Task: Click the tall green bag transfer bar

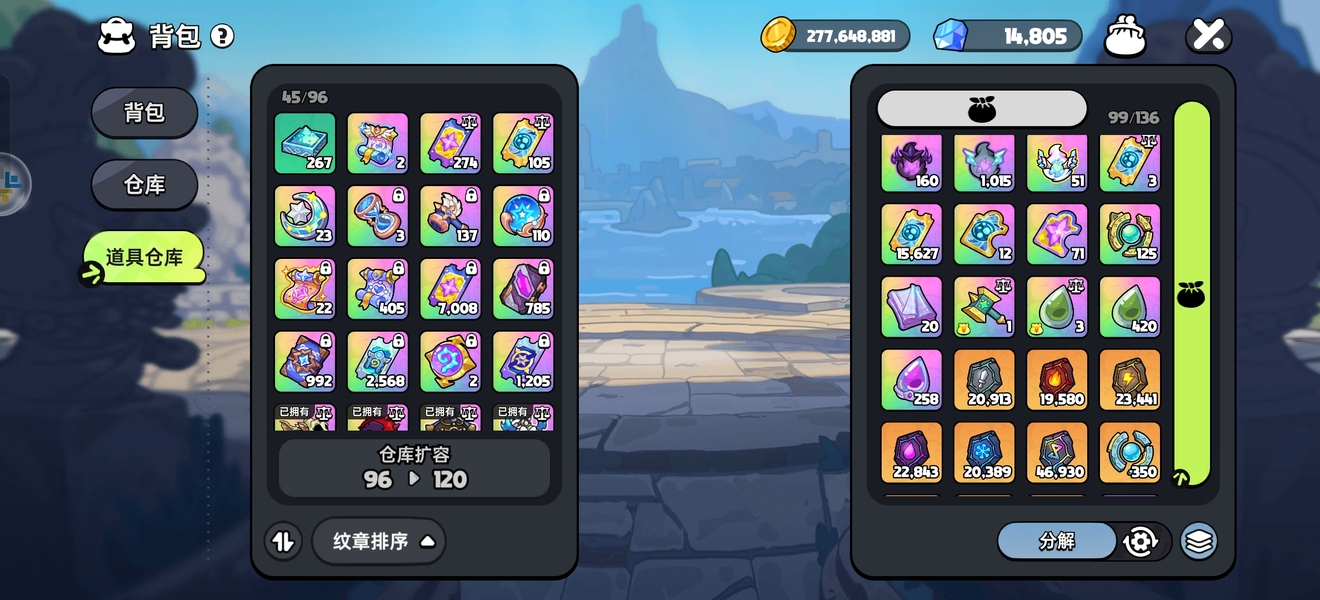Action: point(1191,293)
